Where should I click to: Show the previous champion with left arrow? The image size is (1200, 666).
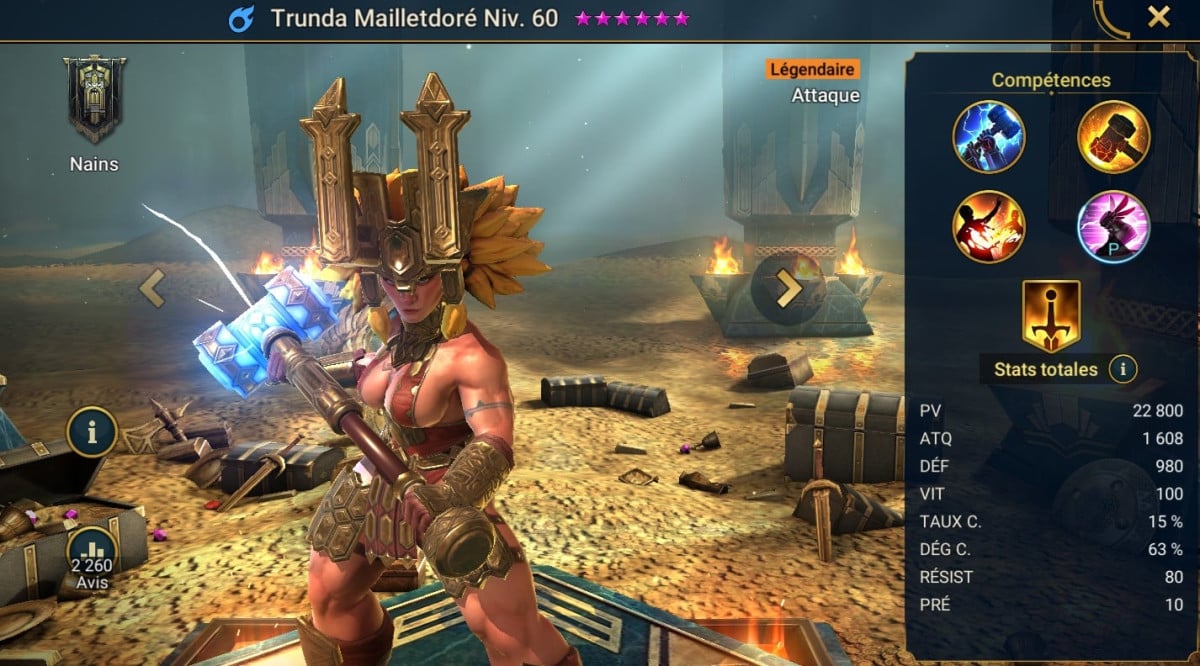(x=152, y=289)
